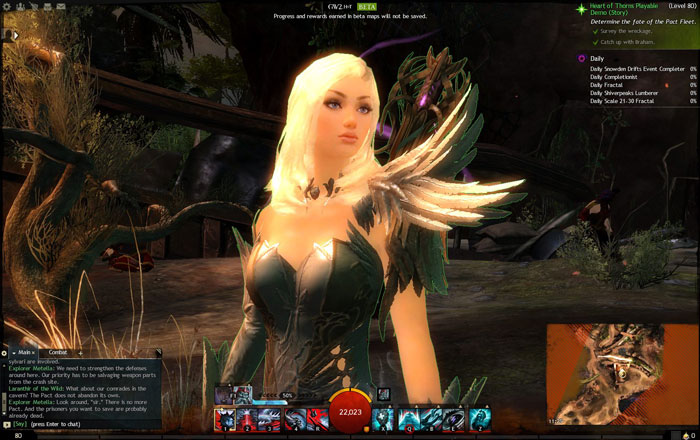Use the healing skill beside health orb

[x=384, y=419]
